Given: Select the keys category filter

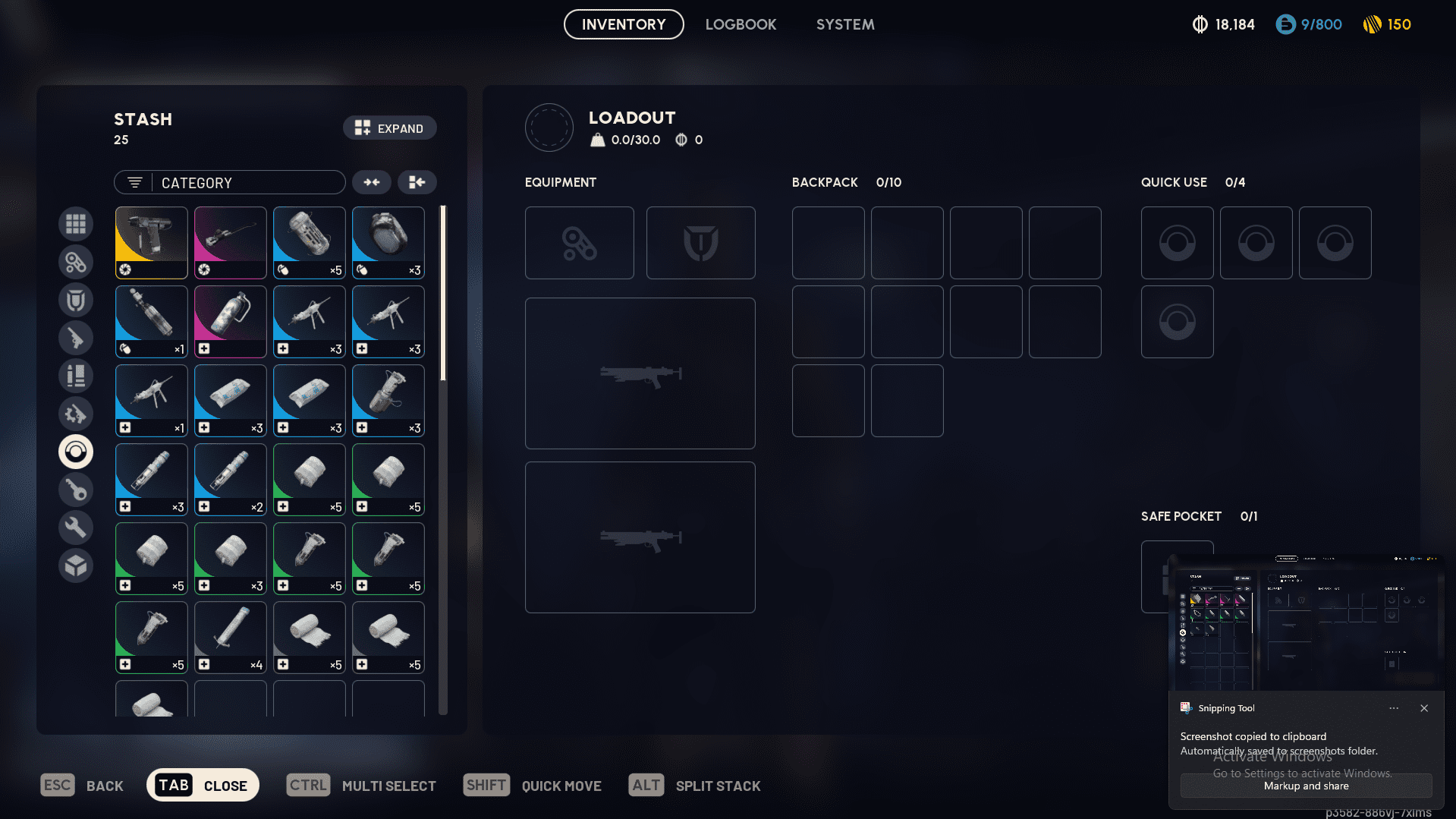Looking at the screenshot, I should tap(76, 490).
